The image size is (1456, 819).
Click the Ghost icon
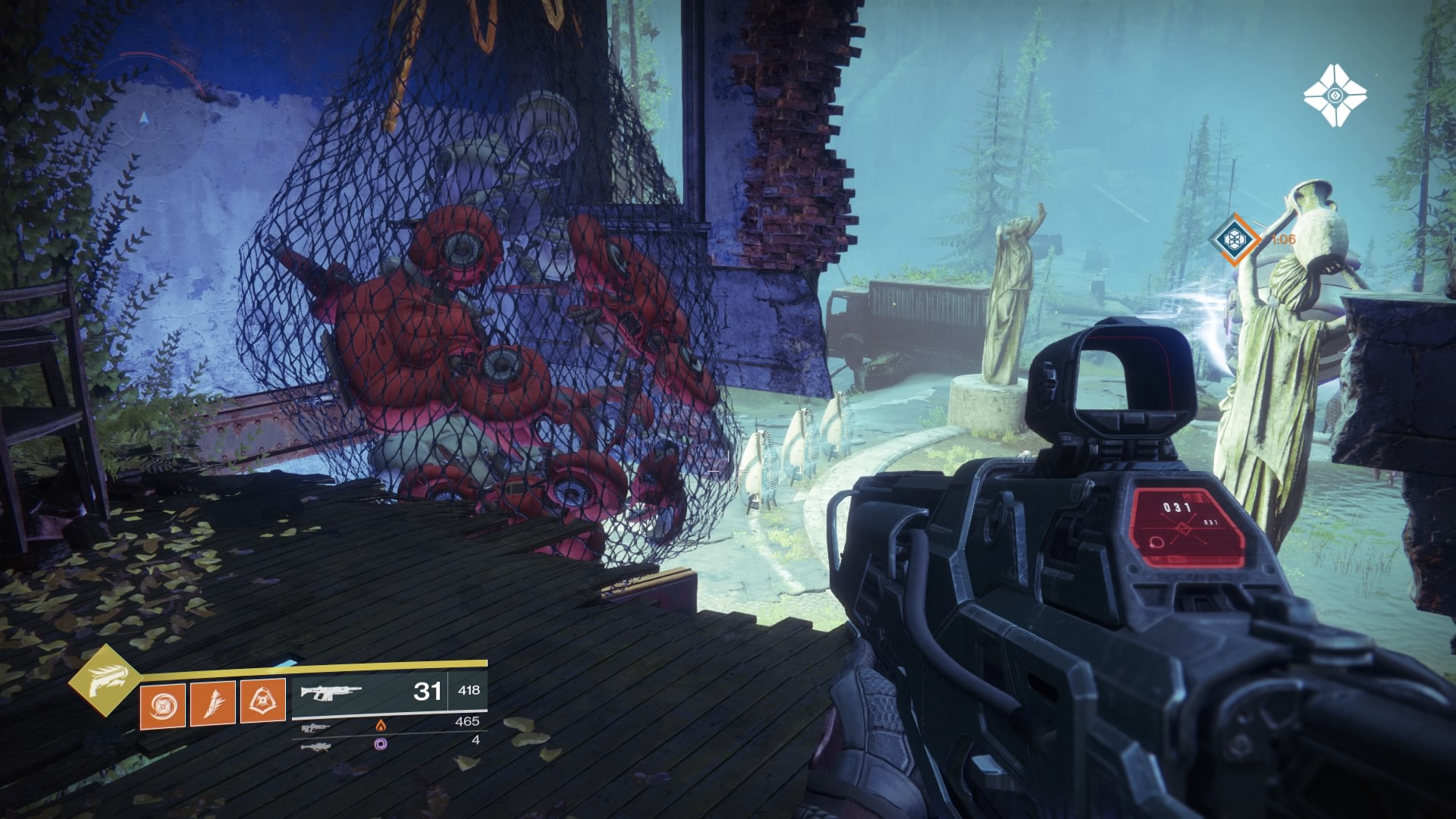[x=1335, y=96]
